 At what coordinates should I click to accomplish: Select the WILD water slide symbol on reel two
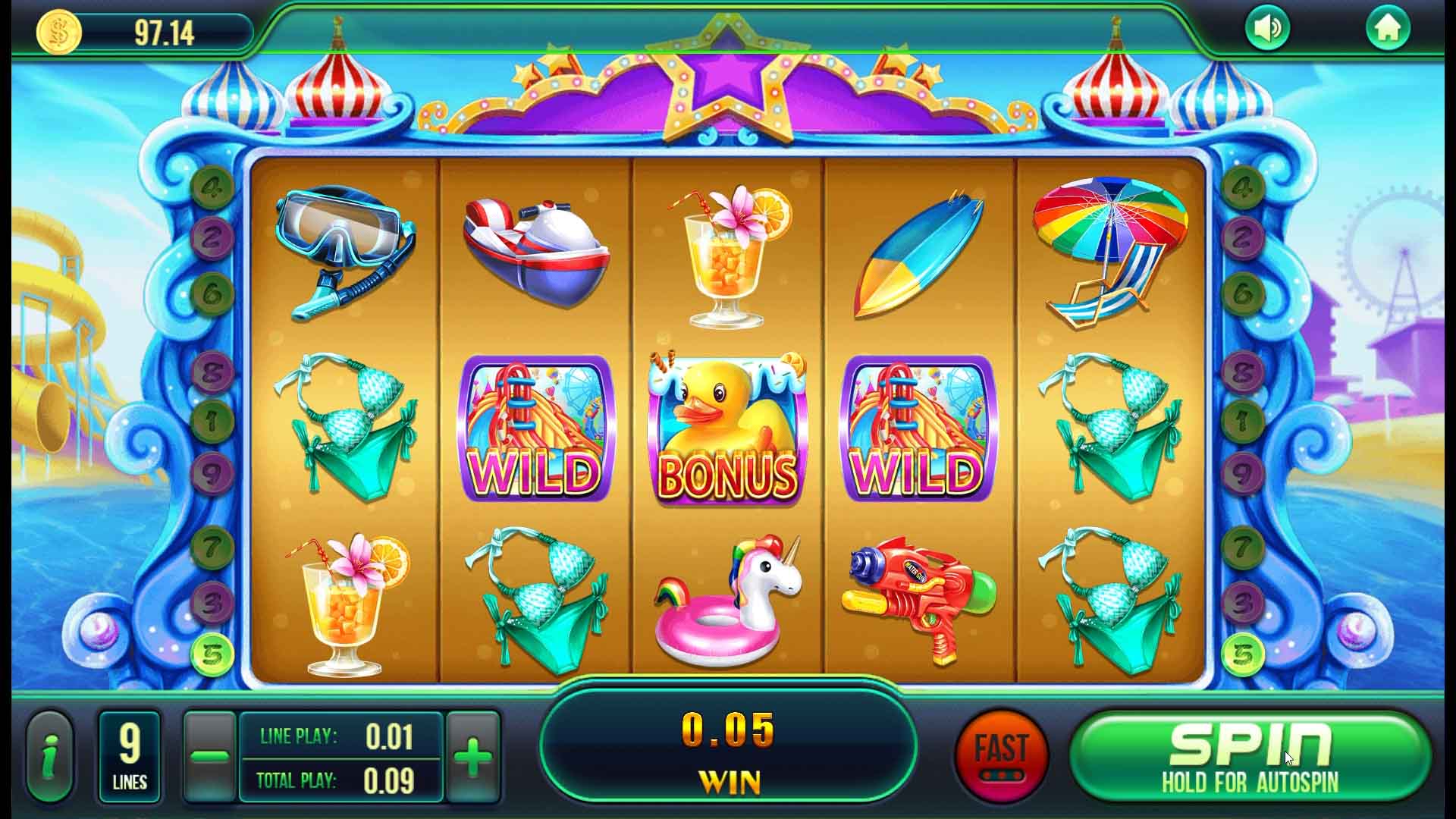click(535, 428)
